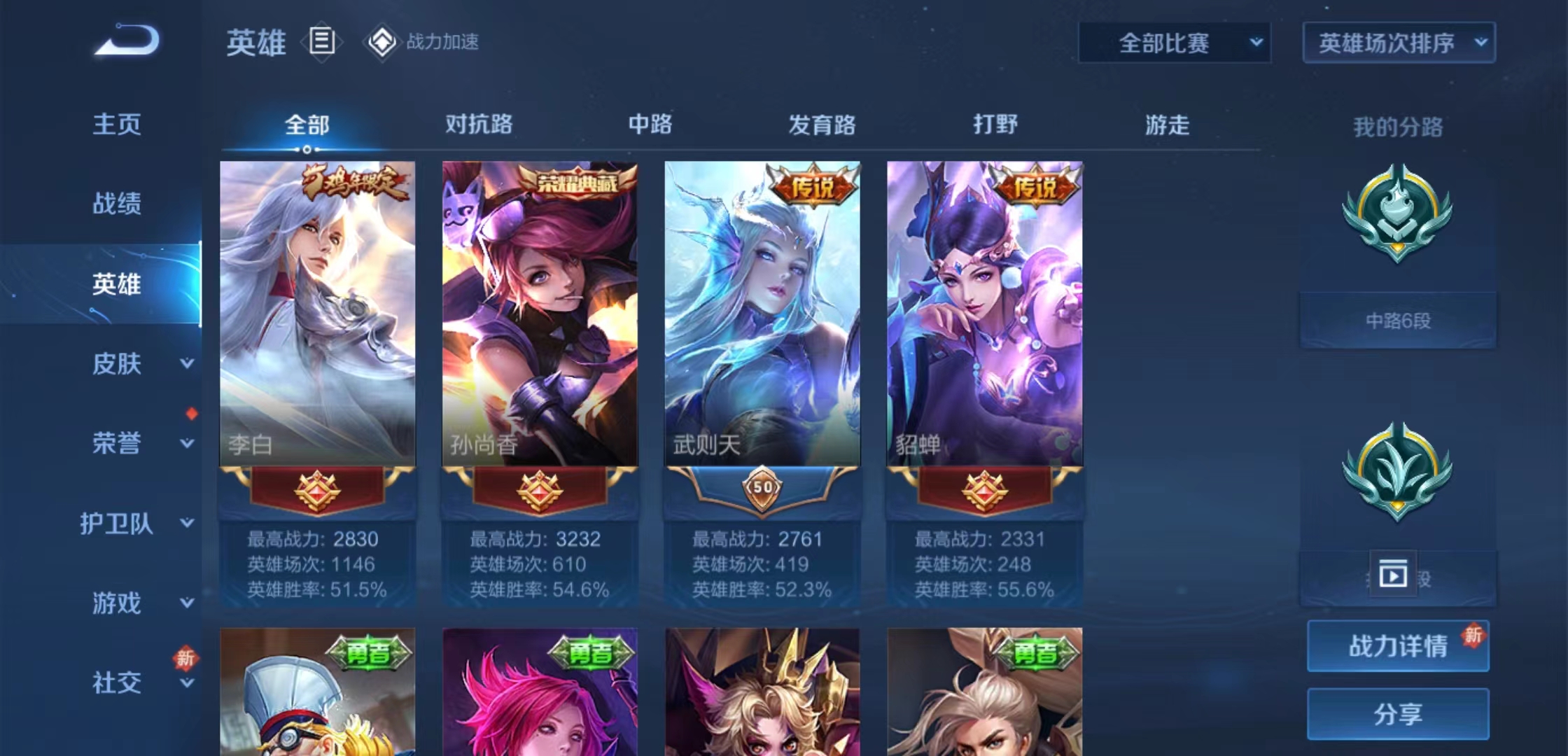Click 李白's red rank medal badge
Viewport: 1568px width, 756px height.
pyautogui.click(x=316, y=490)
